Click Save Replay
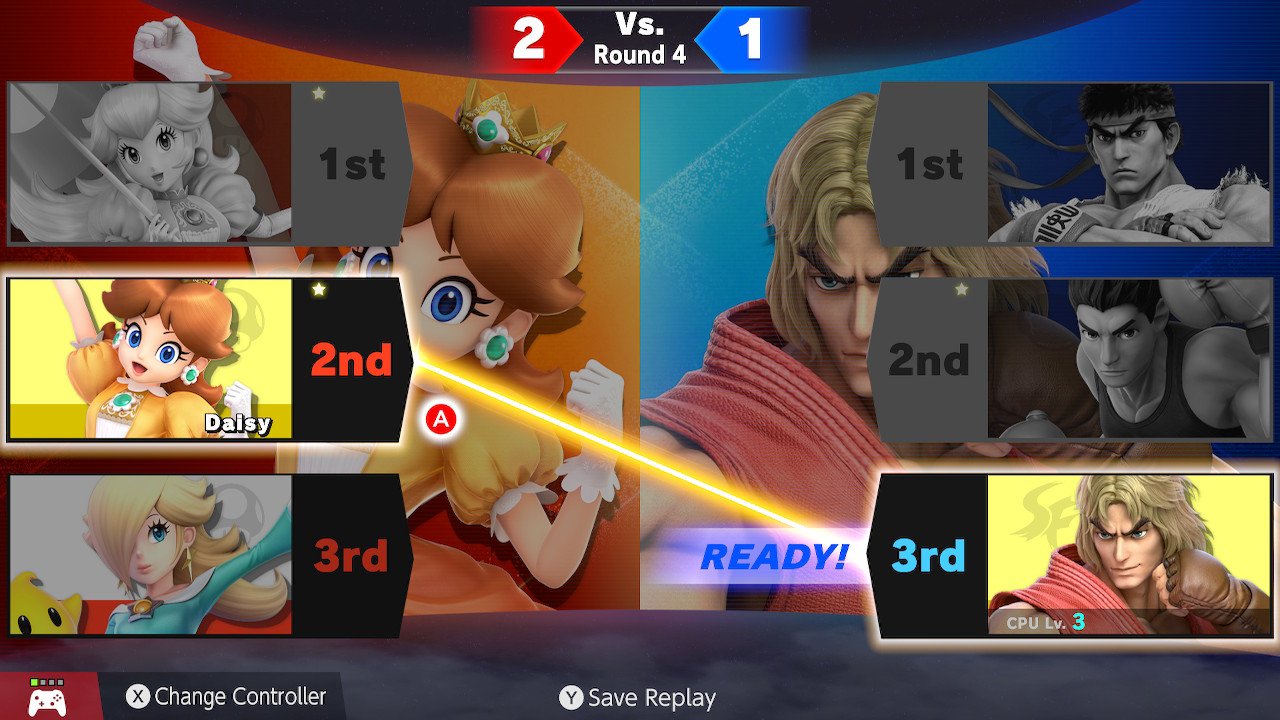 tap(638, 698)
